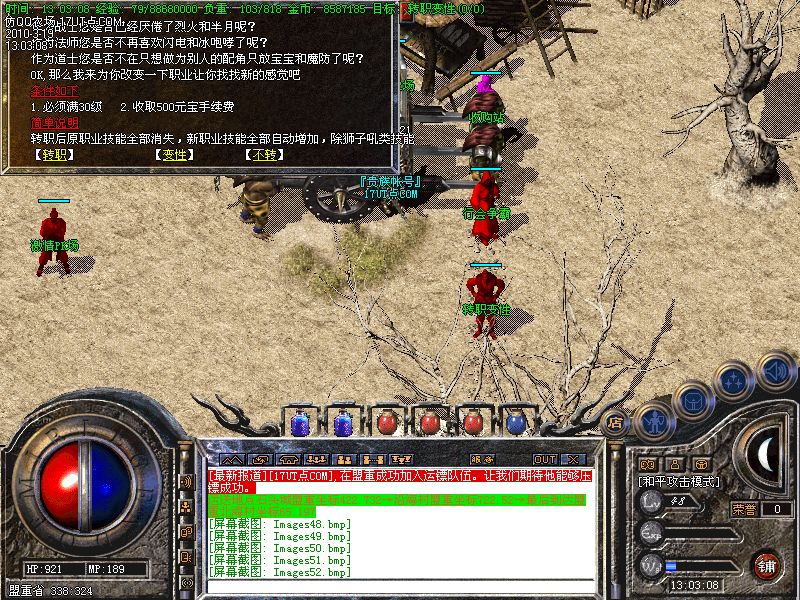The width and height of the screenshot is (800, 600).
Task: Use the first blue potion belt slot
Action: (x=300, y=423)
